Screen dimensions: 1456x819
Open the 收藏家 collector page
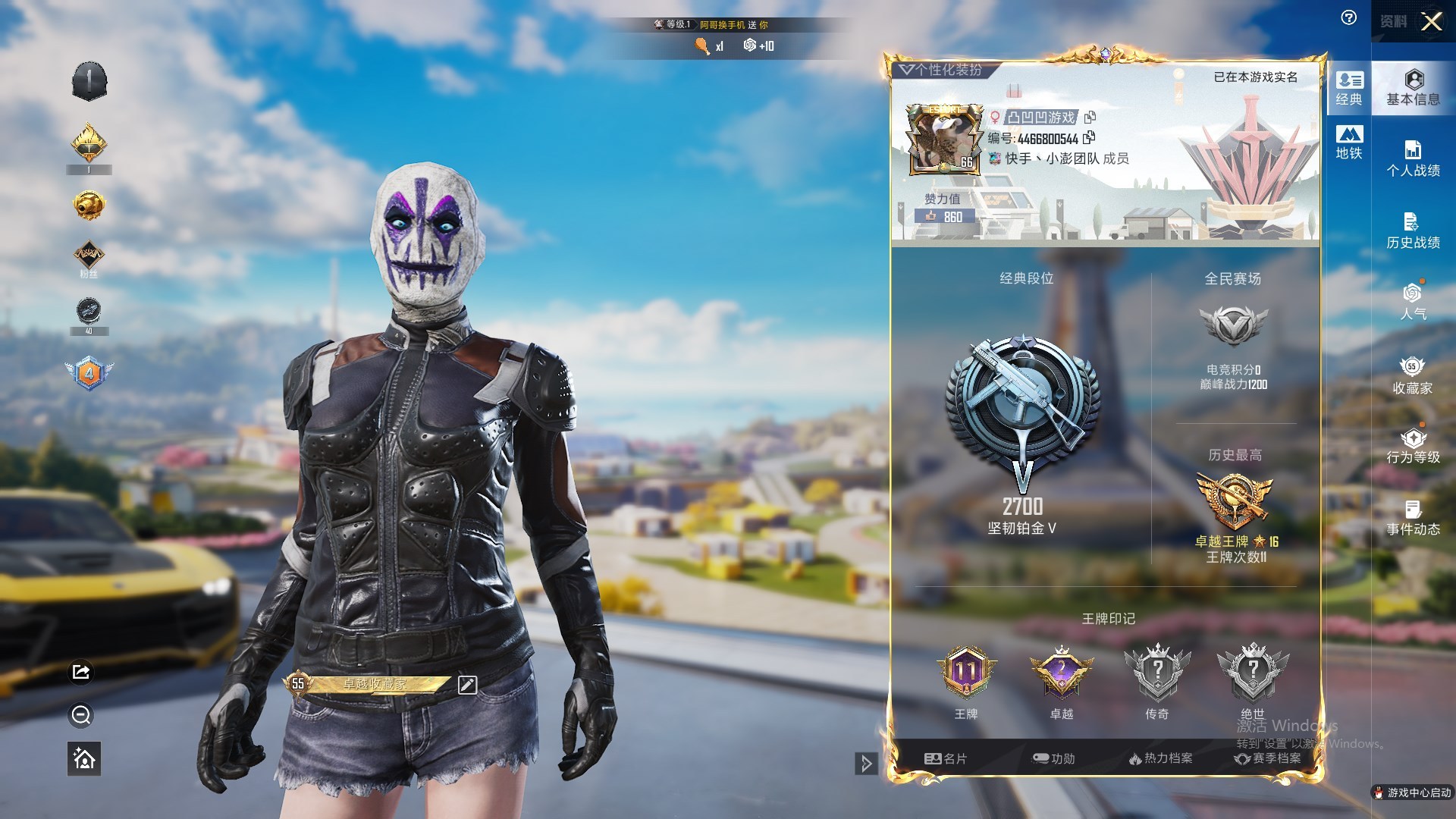[x=1413, y=376]
